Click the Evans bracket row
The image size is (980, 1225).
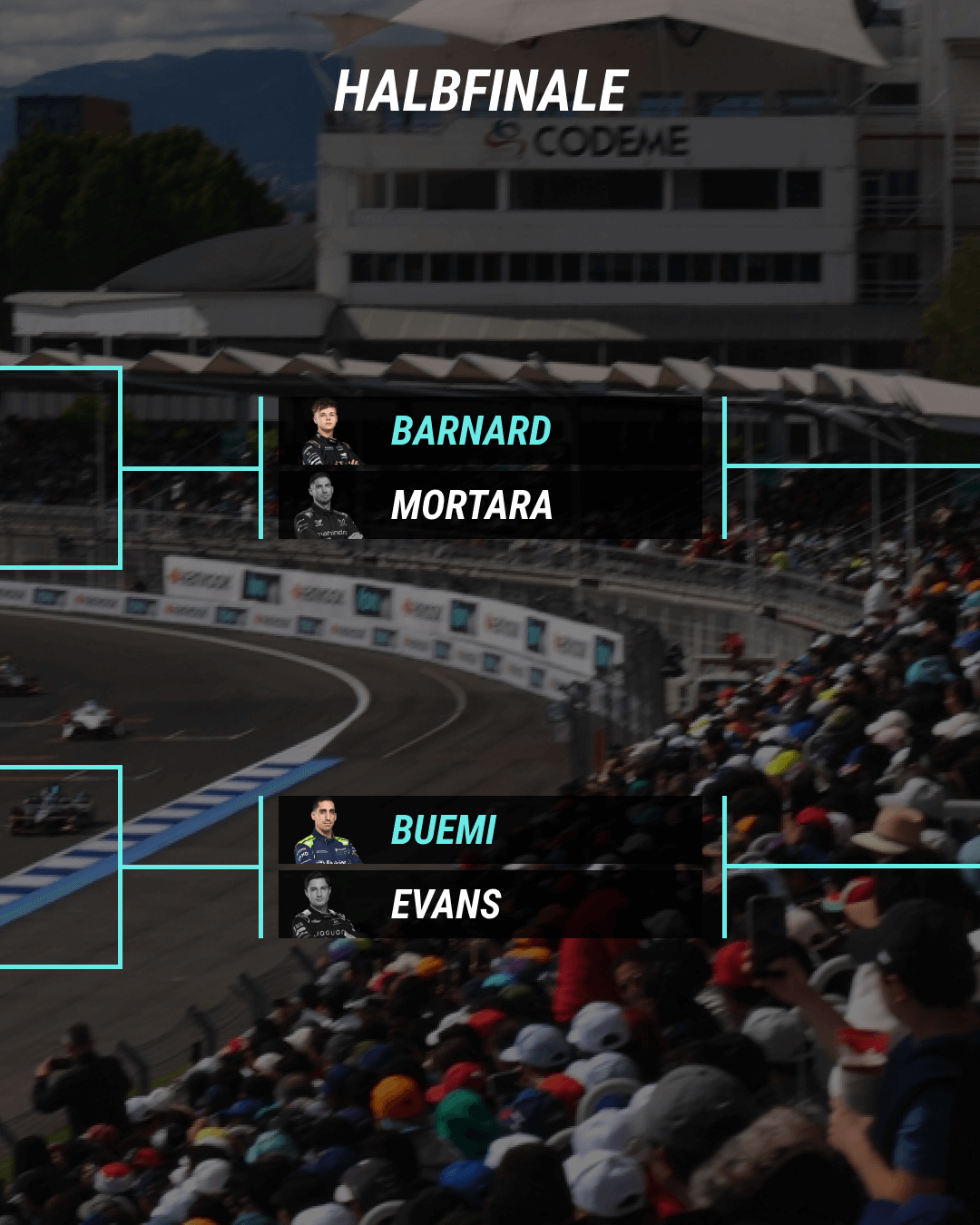coord(490,905)
